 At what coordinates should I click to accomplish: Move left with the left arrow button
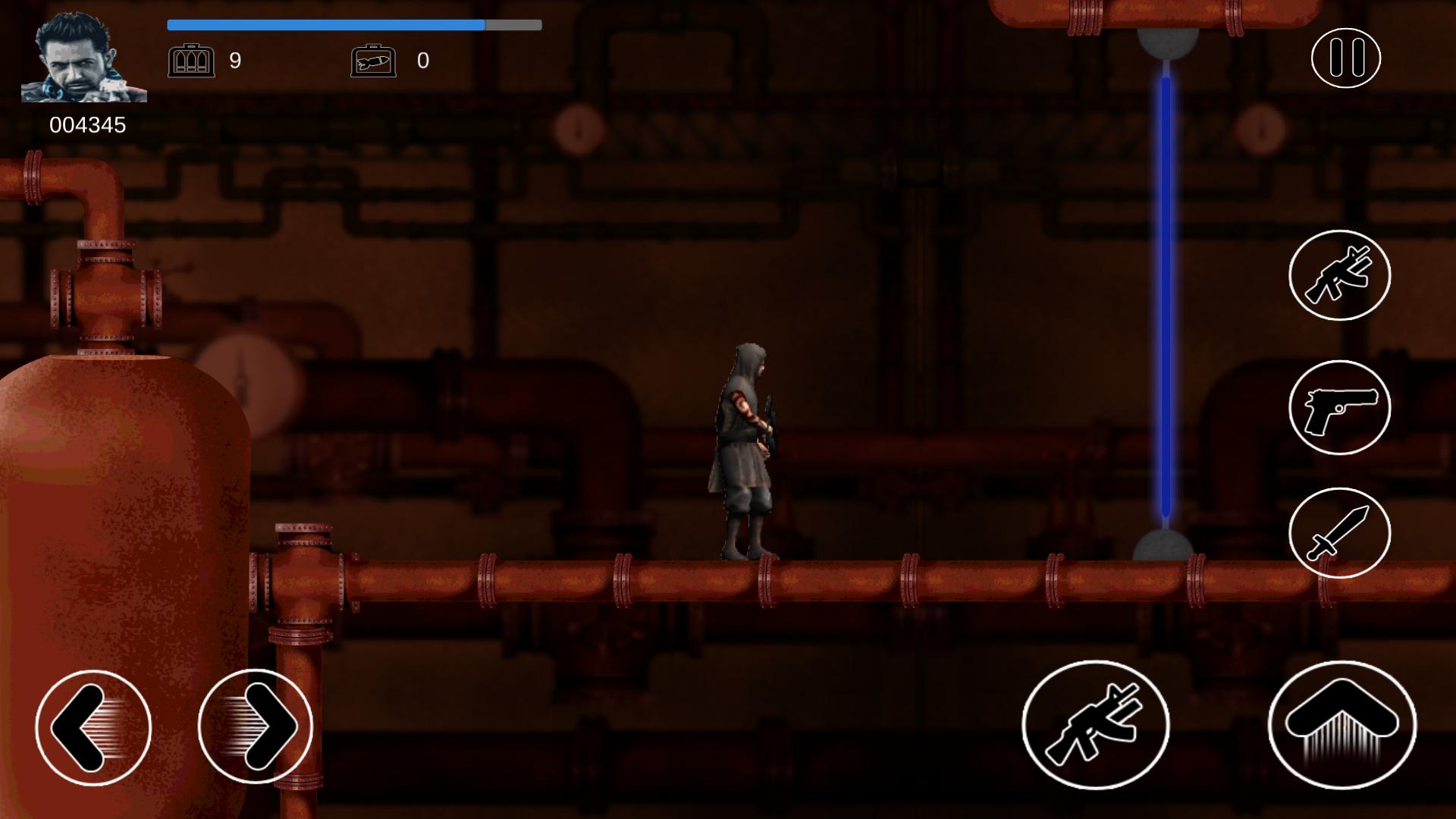pos(93,727)
